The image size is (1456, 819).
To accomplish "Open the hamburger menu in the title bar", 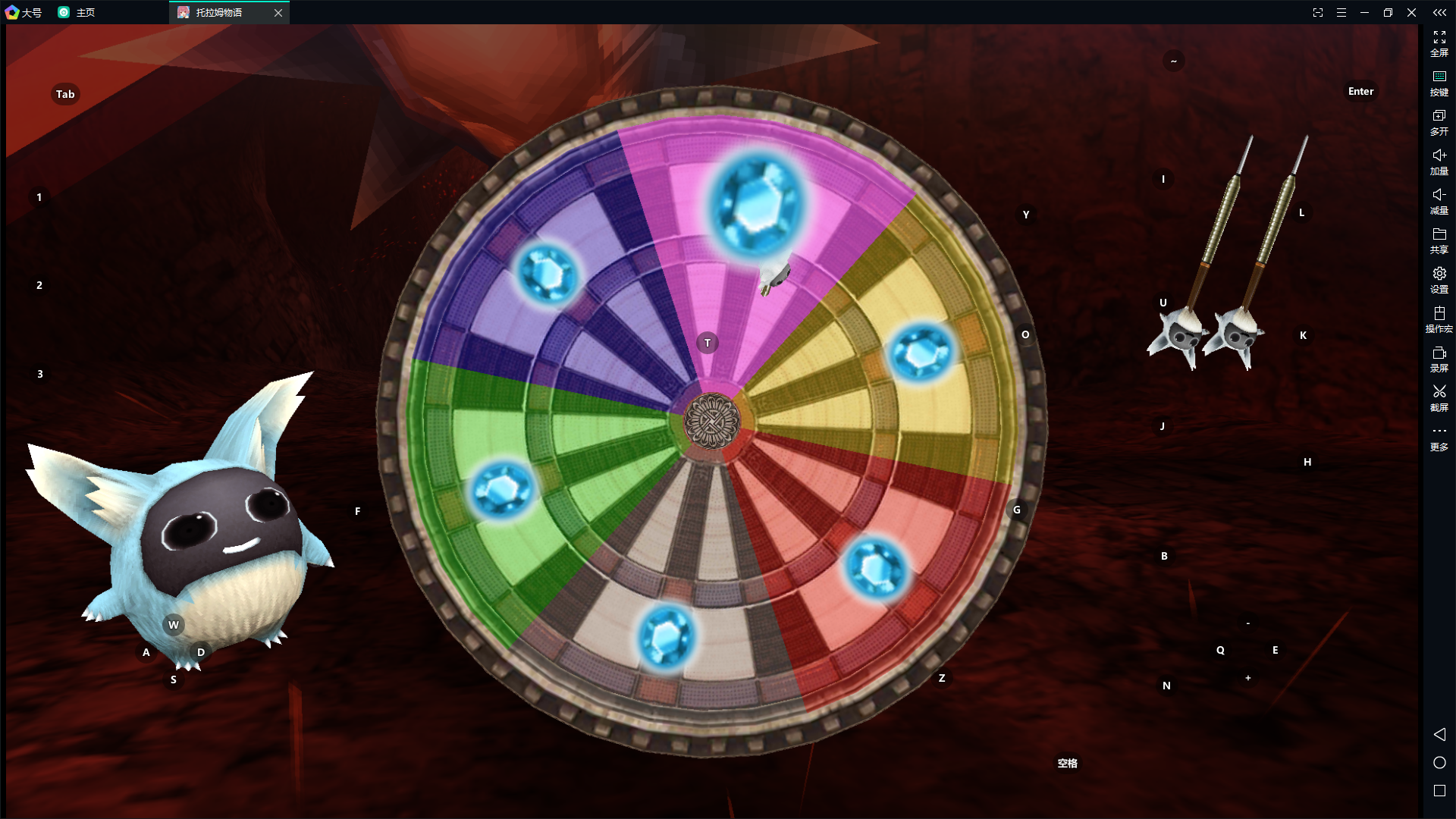I will coord(1341,13).
